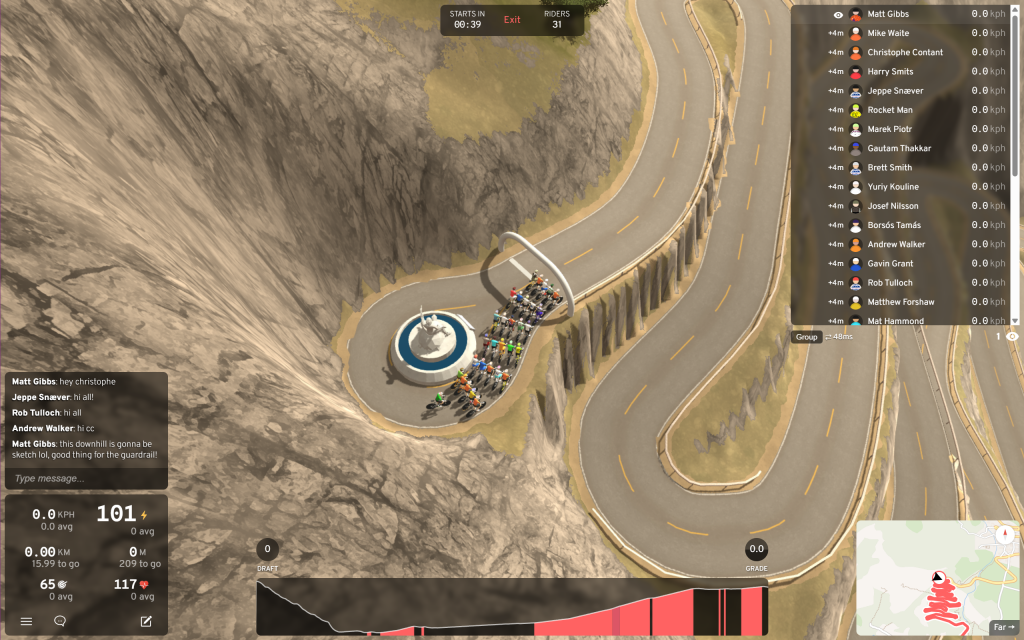1024x640 pixels.
Task: Open the hamburger menu in the stats panel
Action: pyautogui.click(x=27, y=621)
